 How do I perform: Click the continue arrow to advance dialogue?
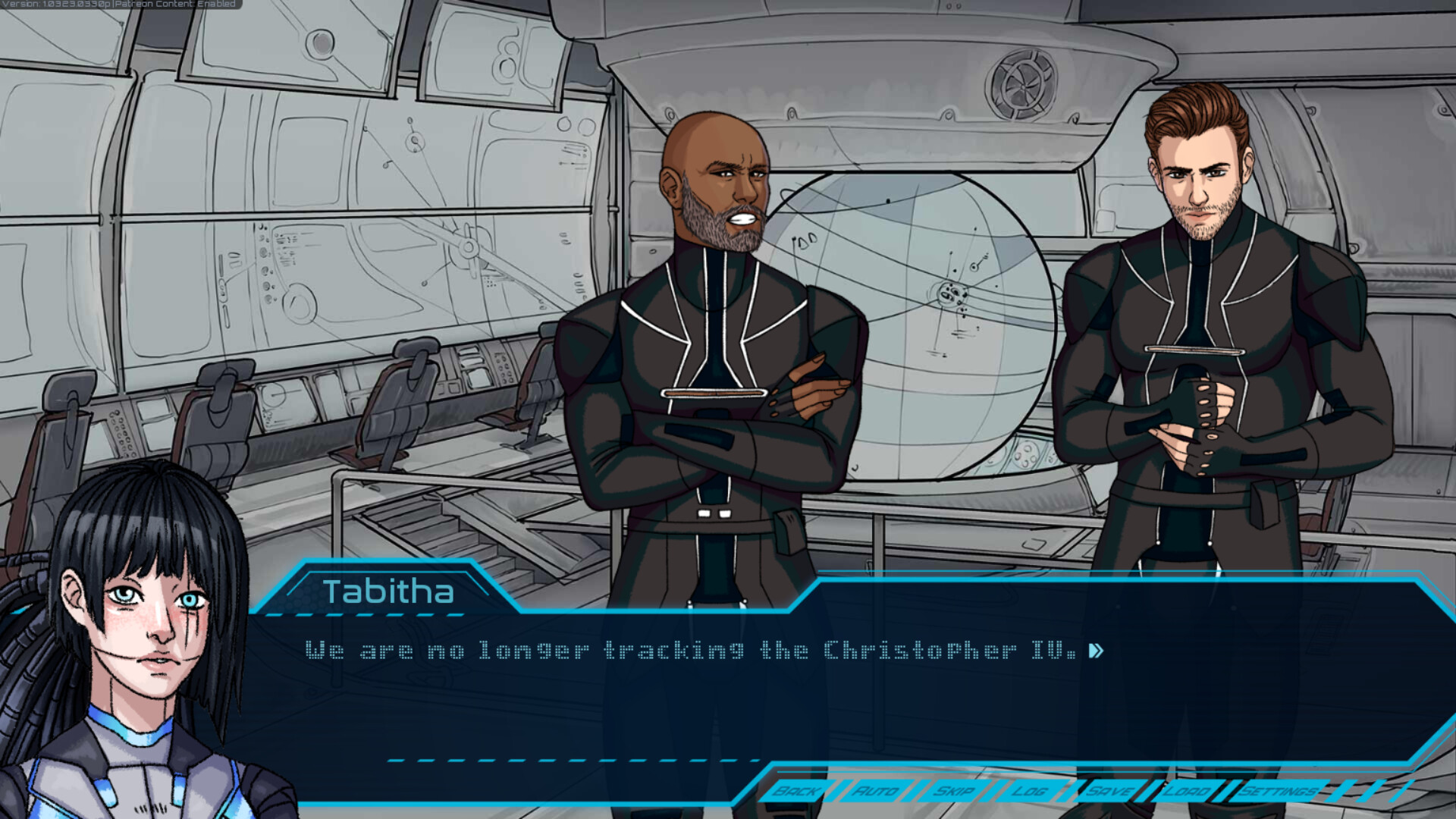click(x=1097, y=650)
